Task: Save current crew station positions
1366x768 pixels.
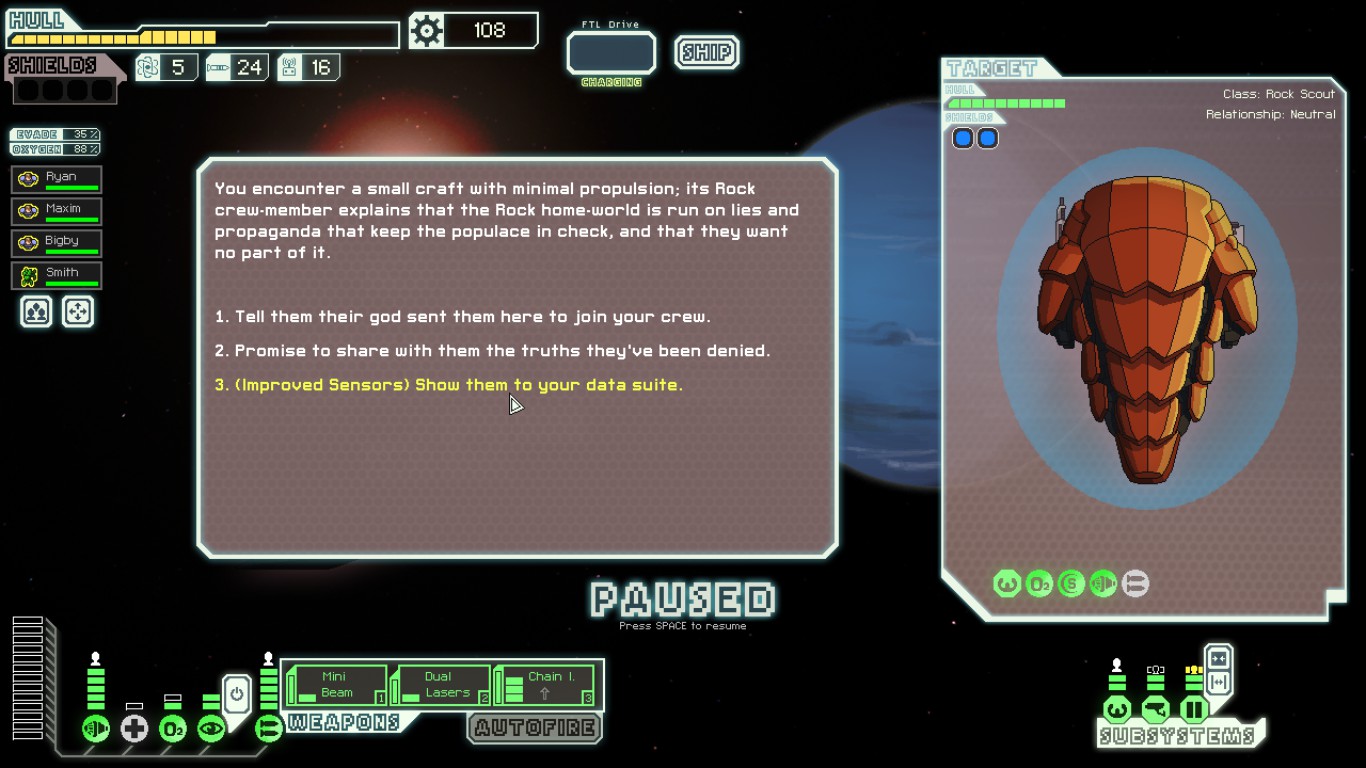Action: coord(36,312)
